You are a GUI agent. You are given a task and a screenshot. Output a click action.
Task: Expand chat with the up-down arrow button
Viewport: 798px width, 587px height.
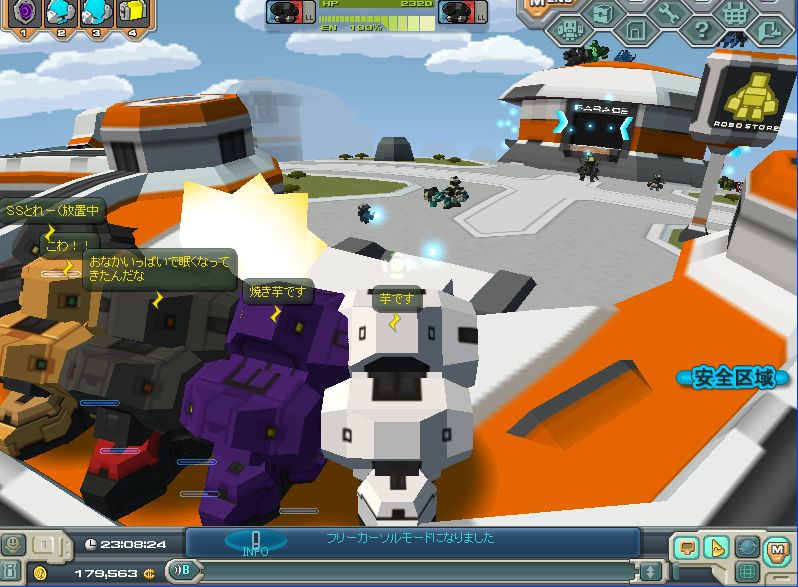pos(651,571)
